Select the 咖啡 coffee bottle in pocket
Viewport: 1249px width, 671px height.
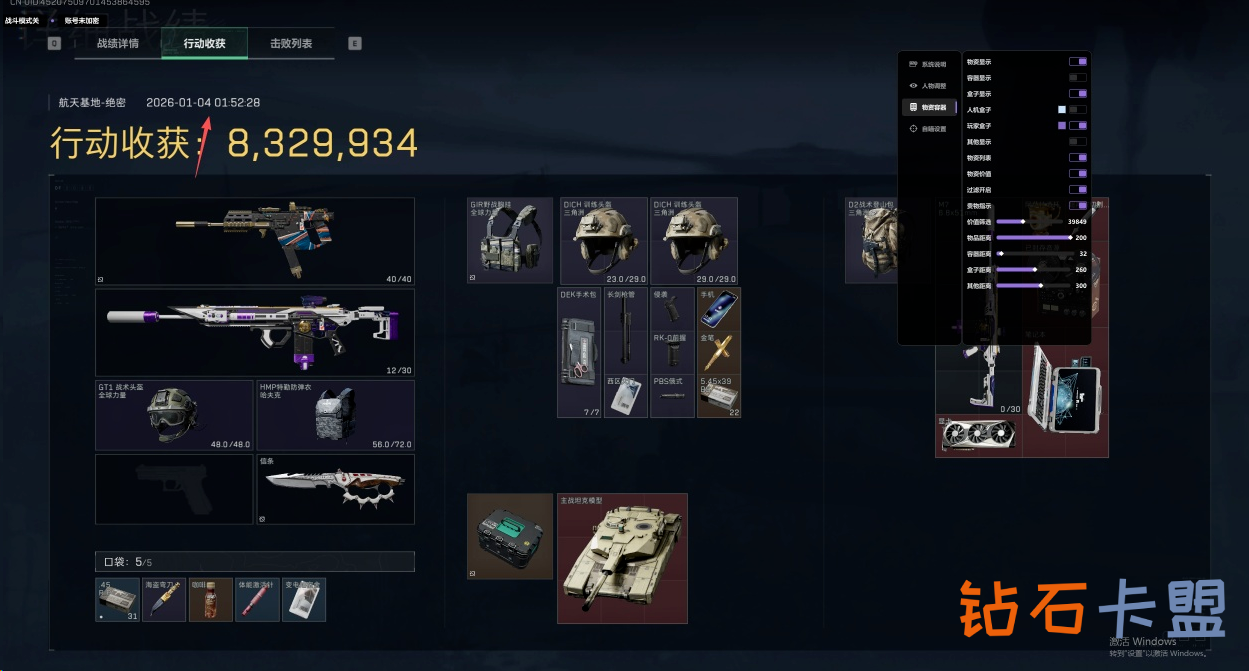pos(211,599)
